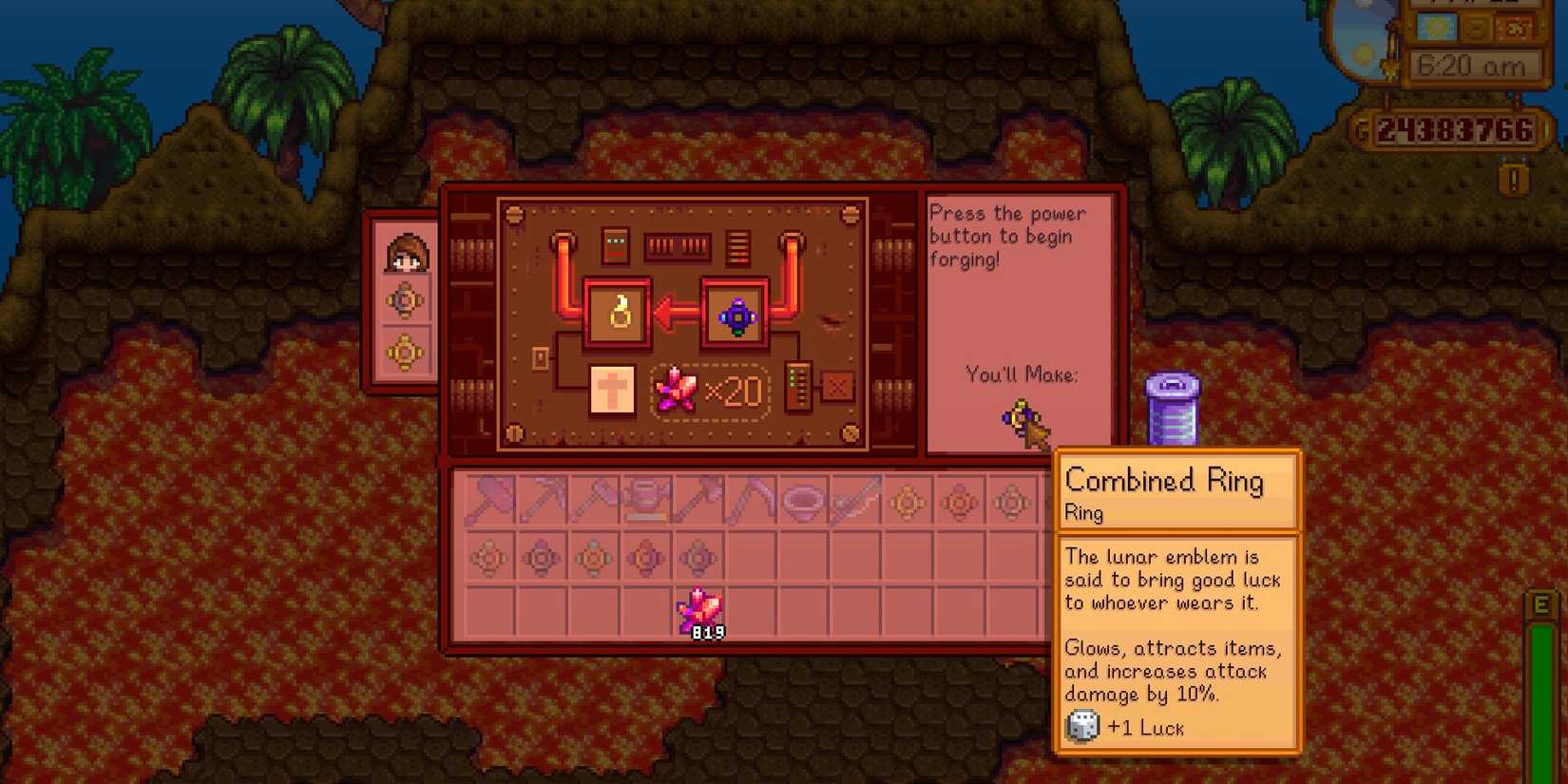The height and width of the screenshot is (784, 1568).
Task: Select the hammer in the first inventory slot
Action: click(491, 502)
